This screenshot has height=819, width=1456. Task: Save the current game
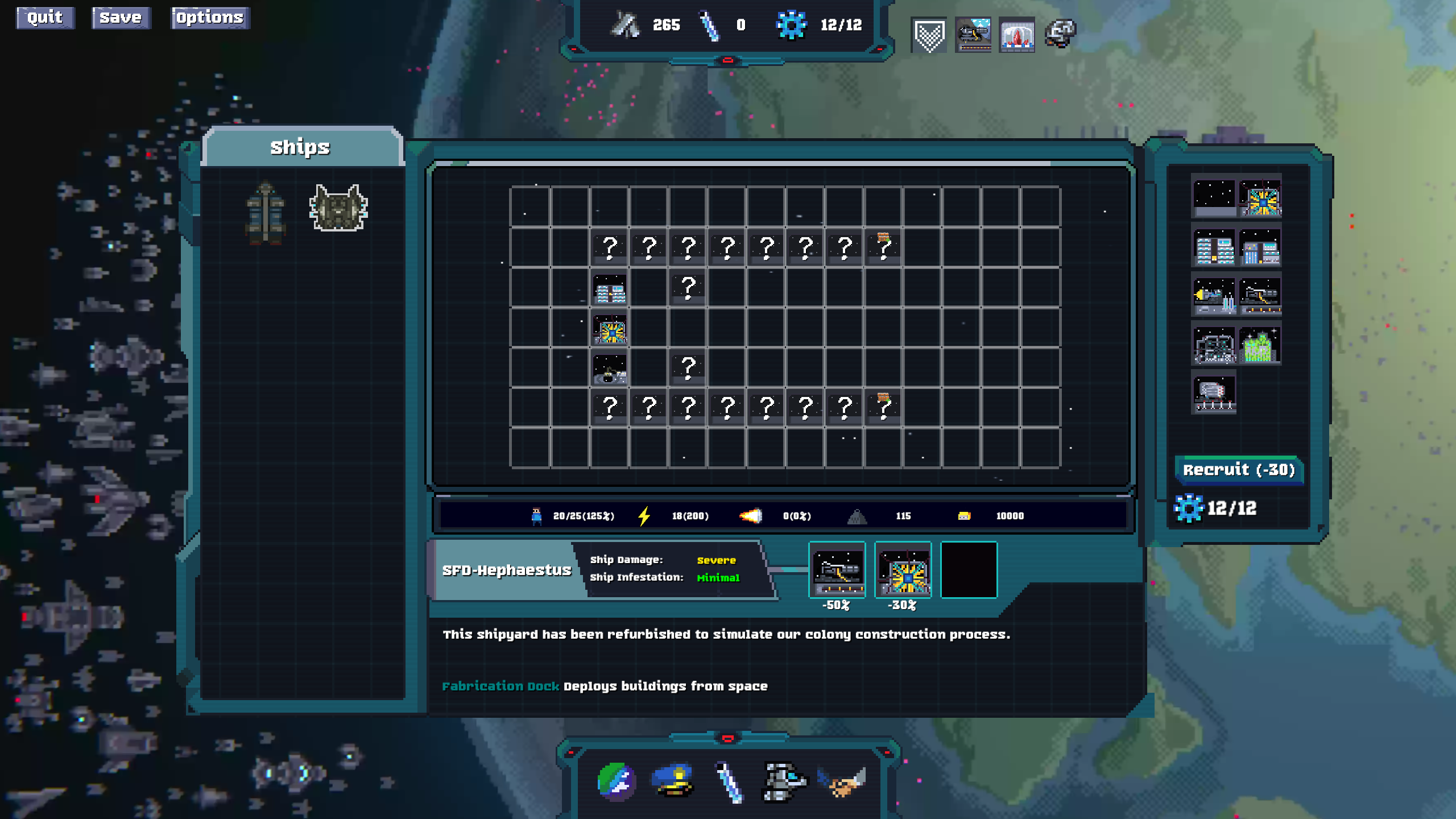pyautogui.click(x=121, y=18)
